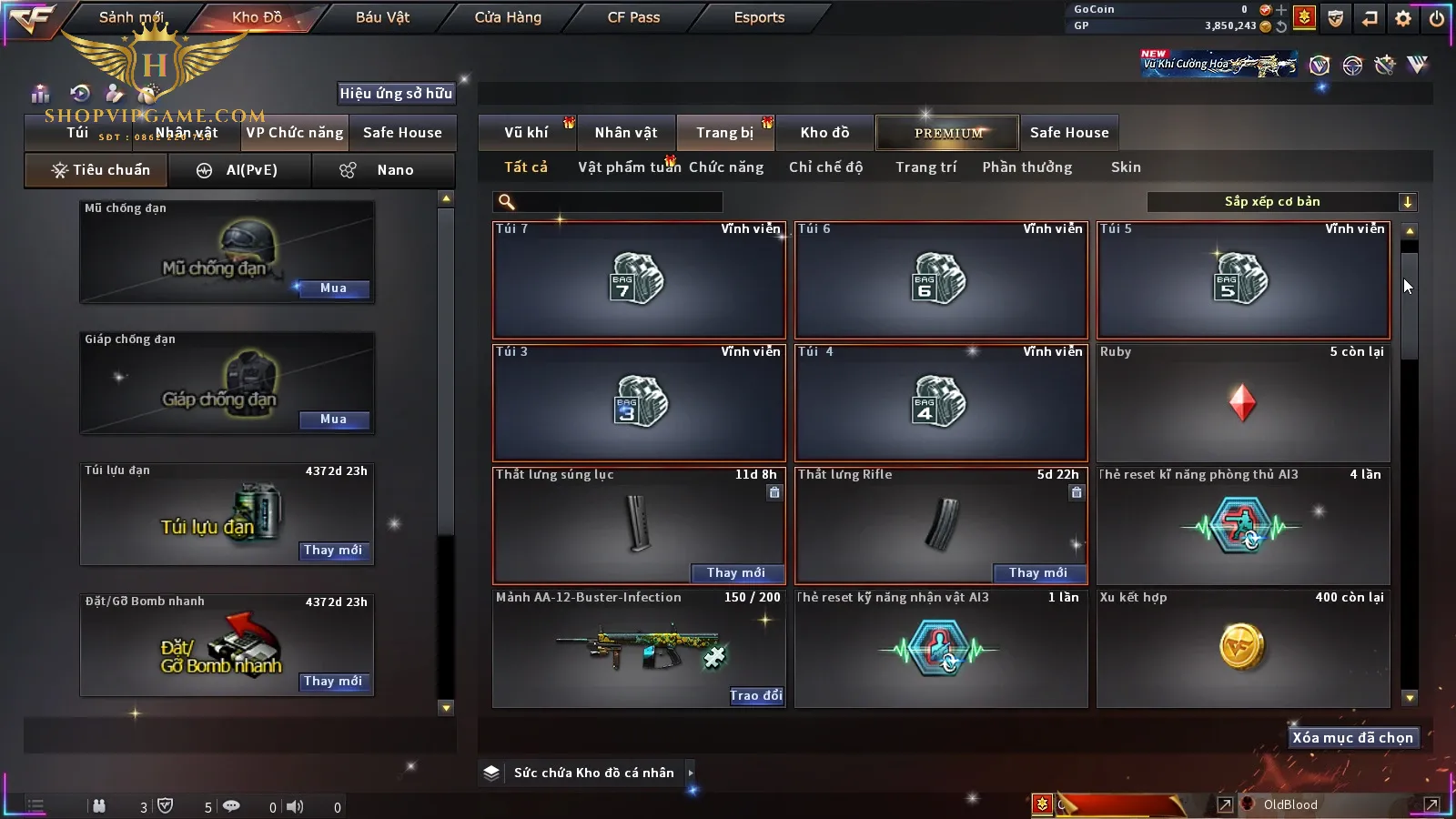Screen dimensions: 1456x819
Task: Choose the Ruby item slot
Action: pyautogui.click(x=1243, y=402)
